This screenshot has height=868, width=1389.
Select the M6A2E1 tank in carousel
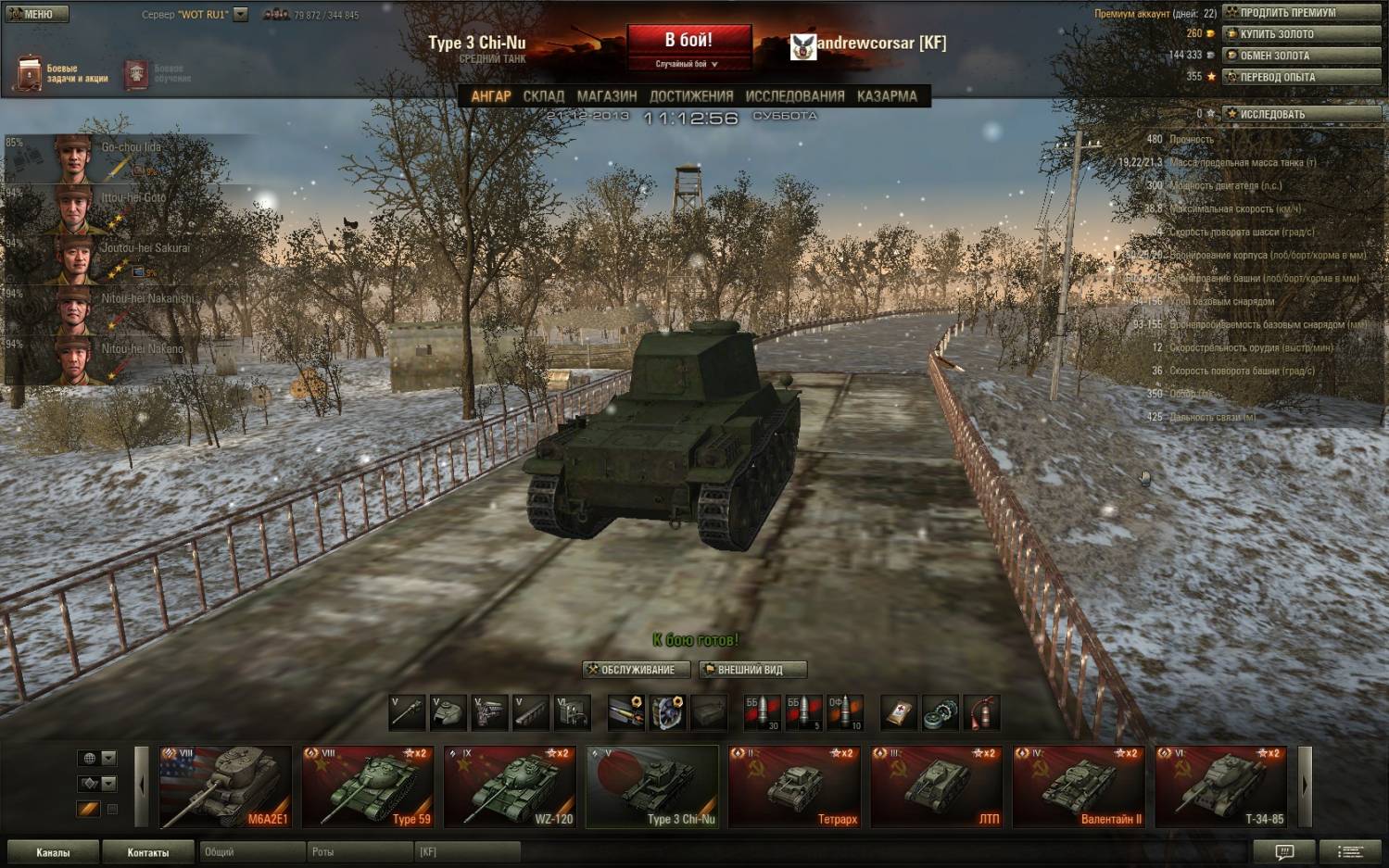[225, 786]
